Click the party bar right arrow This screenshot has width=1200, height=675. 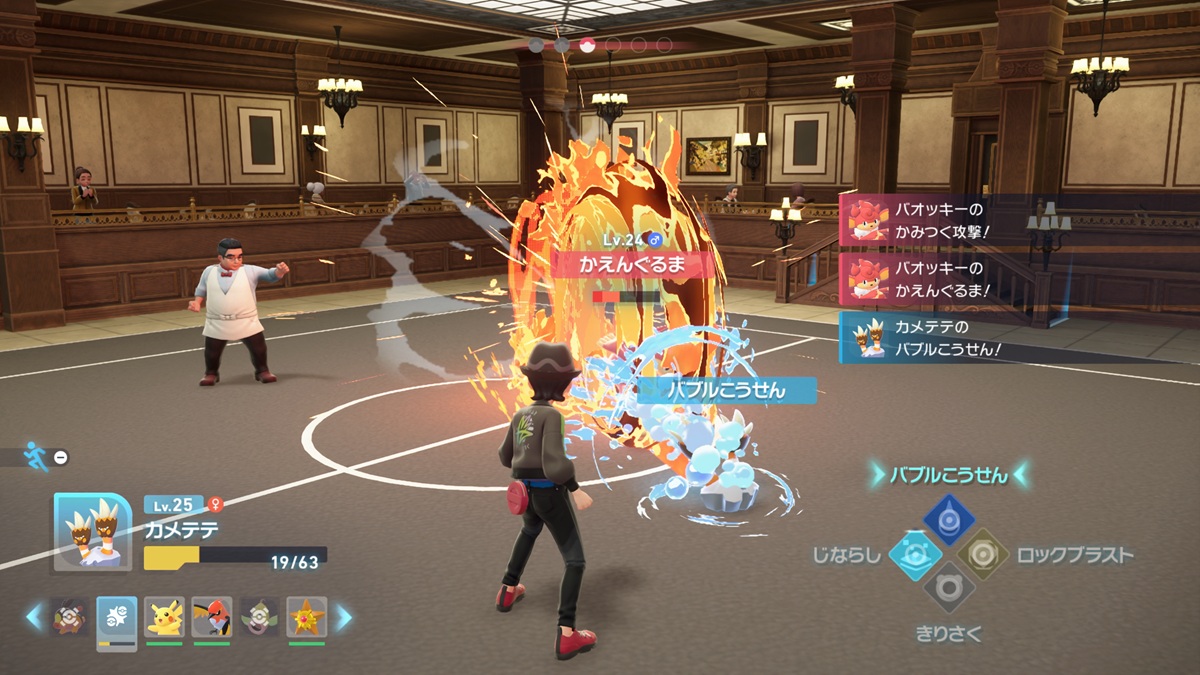coord(343,617)
